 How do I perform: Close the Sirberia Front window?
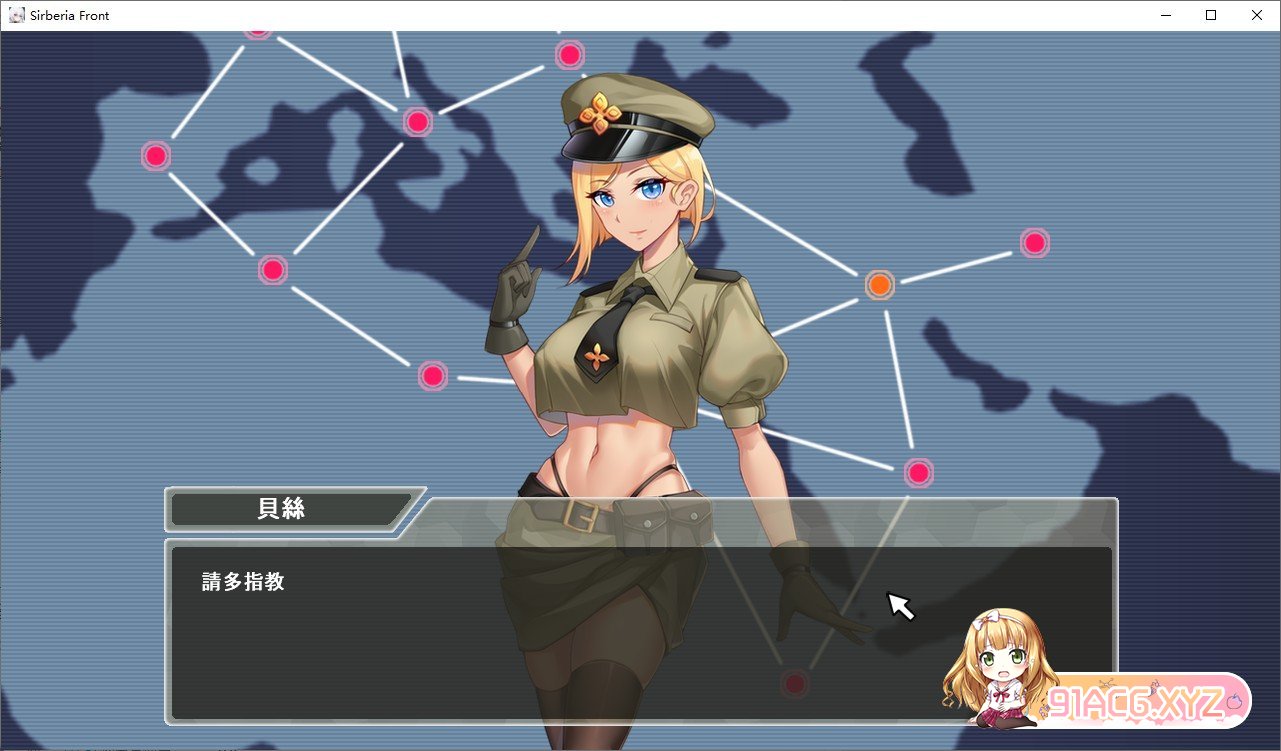(x=1257, y=15)
